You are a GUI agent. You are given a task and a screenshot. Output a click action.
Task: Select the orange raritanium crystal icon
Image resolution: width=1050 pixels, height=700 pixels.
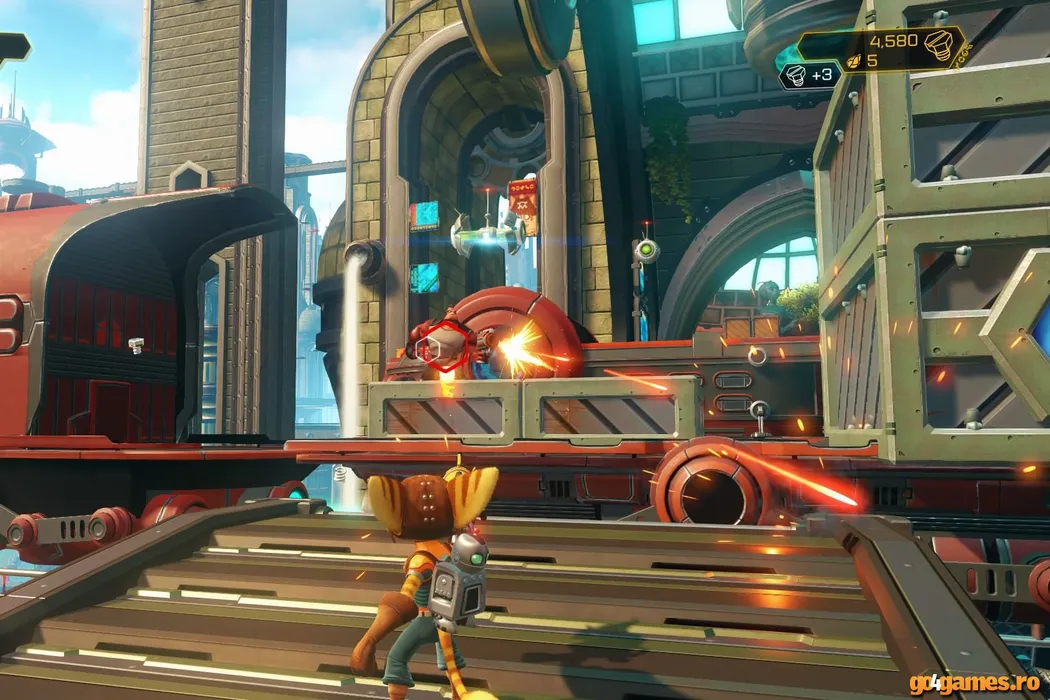[x=854, y=60]
